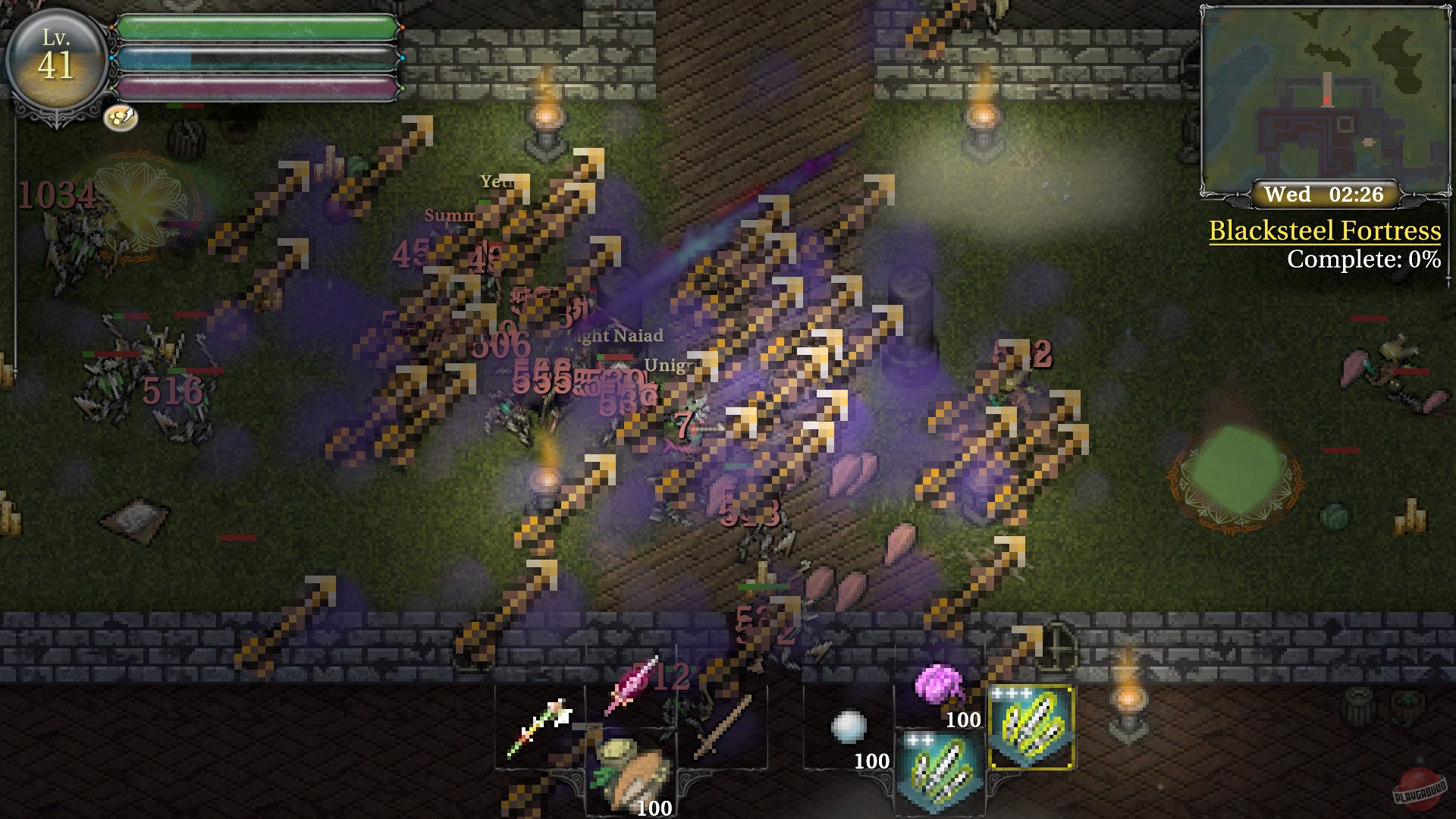
Task: Click the green experience bar
Action: (258, 25)
